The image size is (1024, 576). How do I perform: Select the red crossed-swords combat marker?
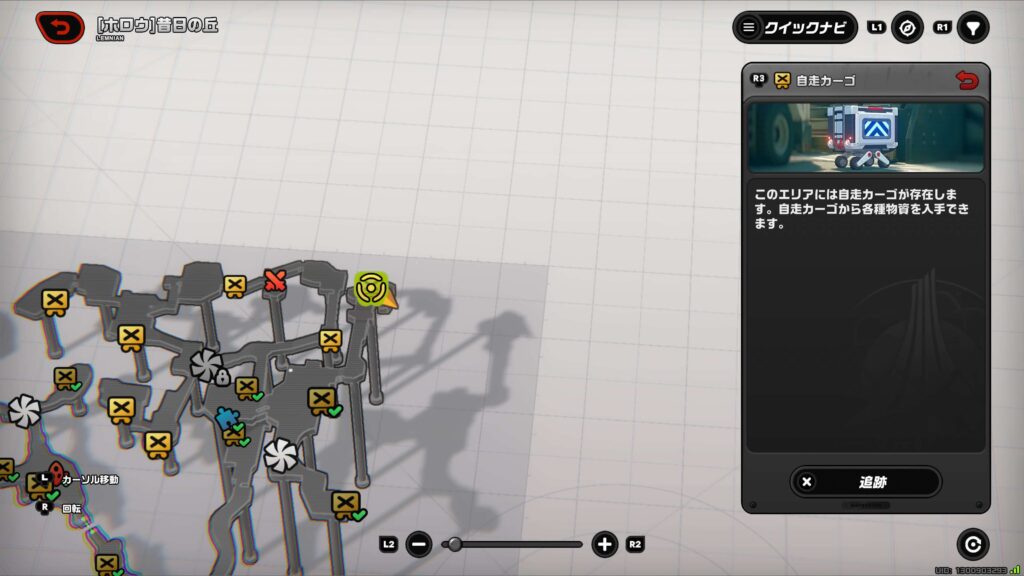pyautogui.click(x=275, y=281)
